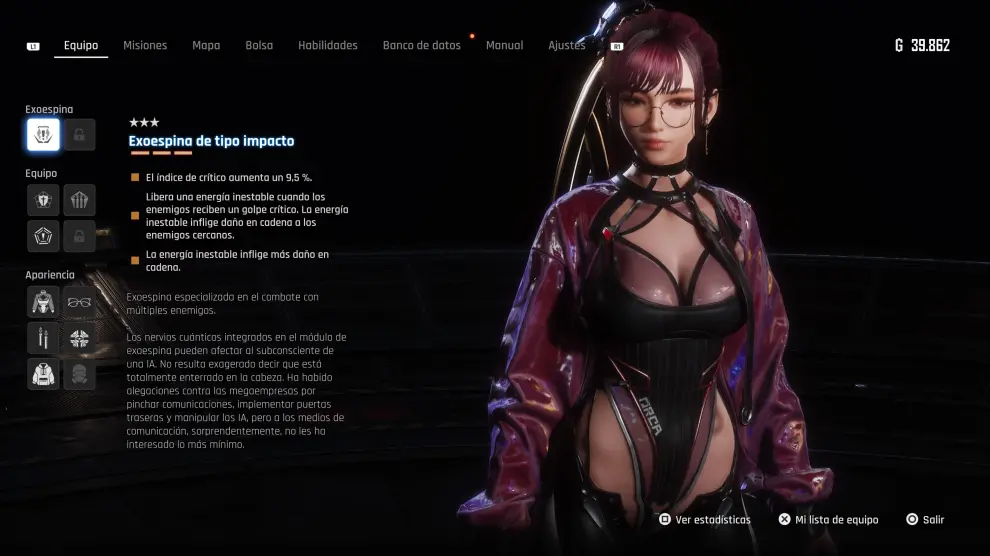
Task: Select the shield-shaped equipment slot
Action: click(x=43, y=200)
